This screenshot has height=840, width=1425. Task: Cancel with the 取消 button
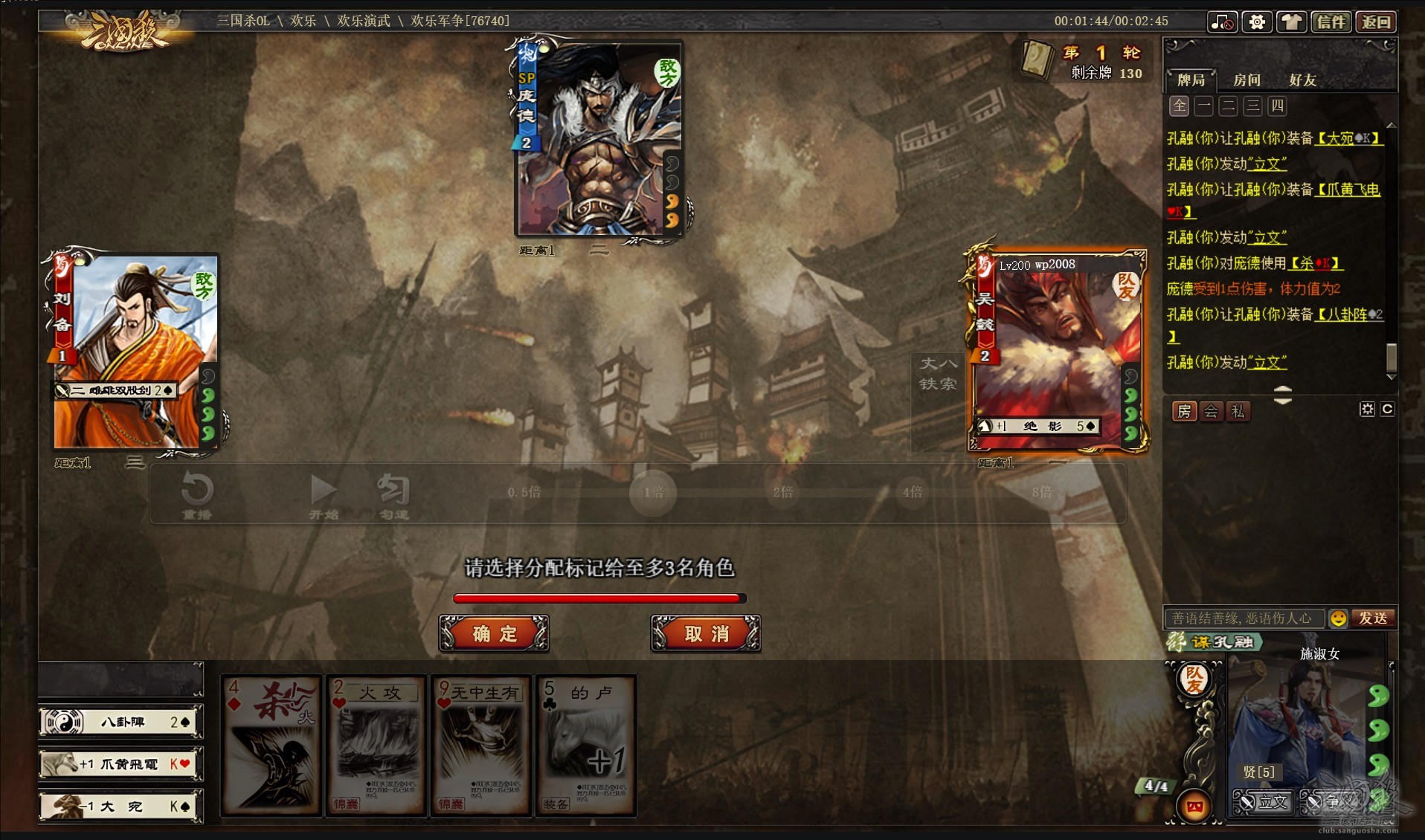pos(706,634)
